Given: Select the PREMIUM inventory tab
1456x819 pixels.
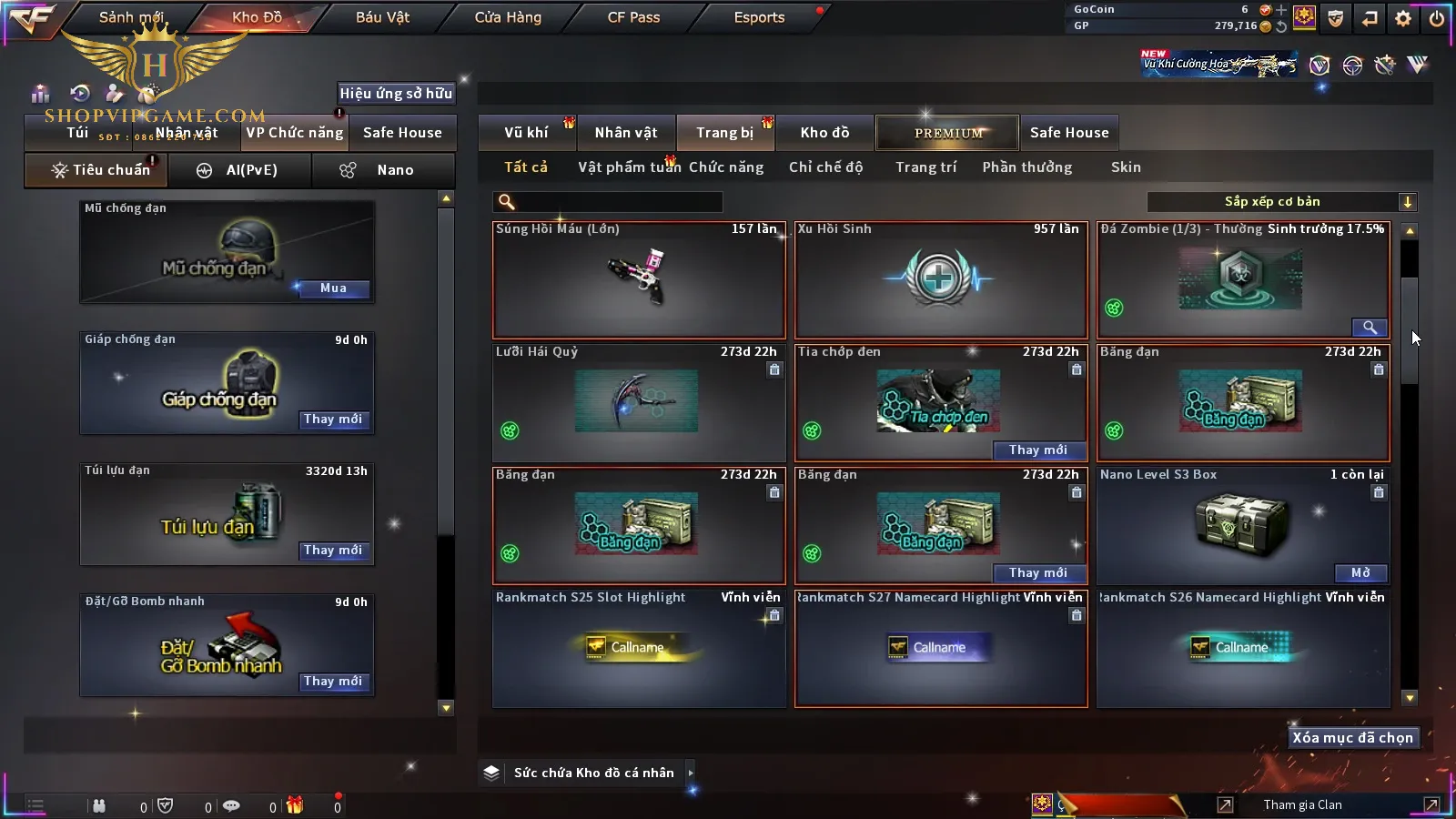Looking at the screenshot, I should (947, 133).
